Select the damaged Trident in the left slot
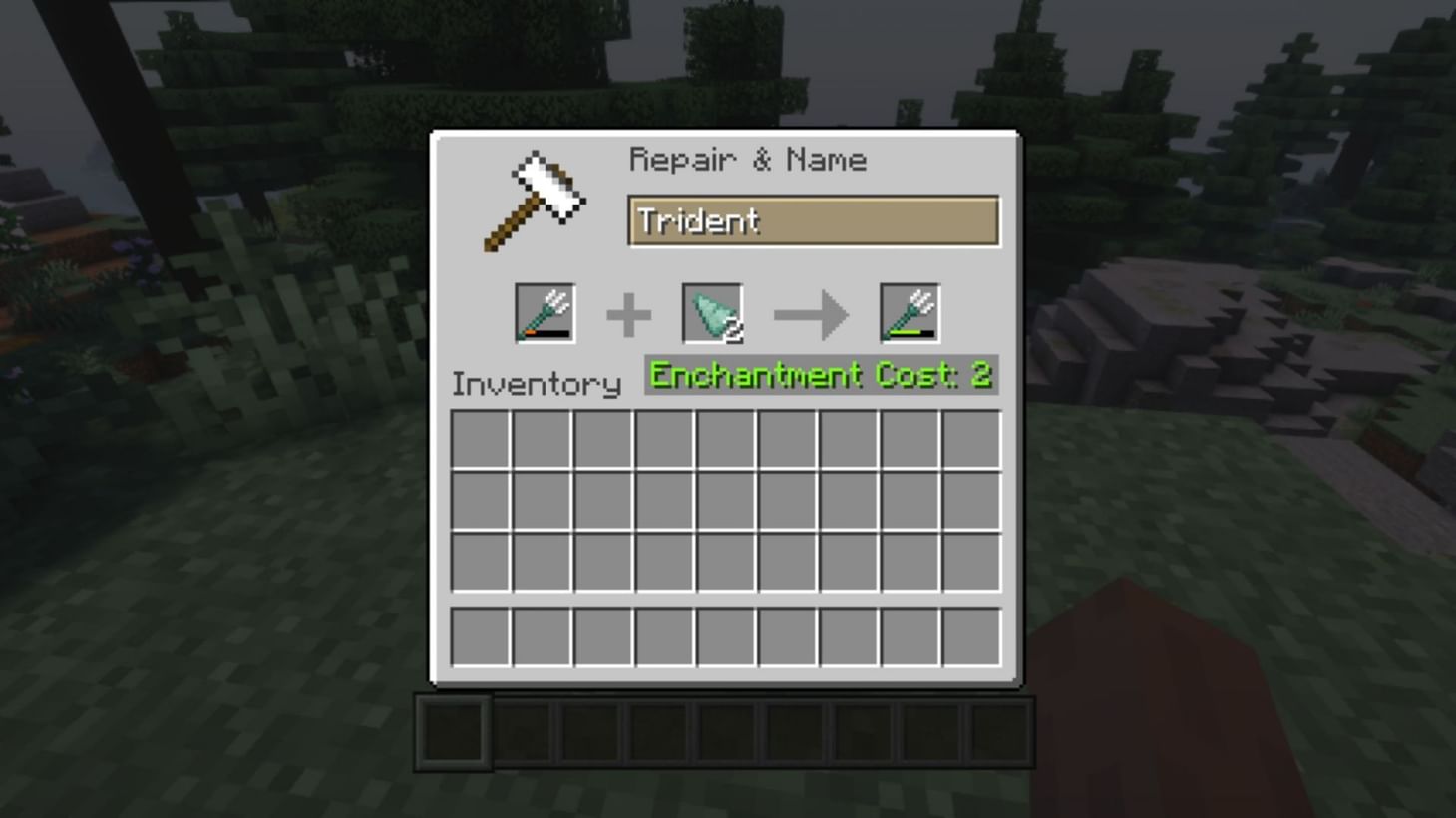The image size is (1456, 818). [545, 312]
